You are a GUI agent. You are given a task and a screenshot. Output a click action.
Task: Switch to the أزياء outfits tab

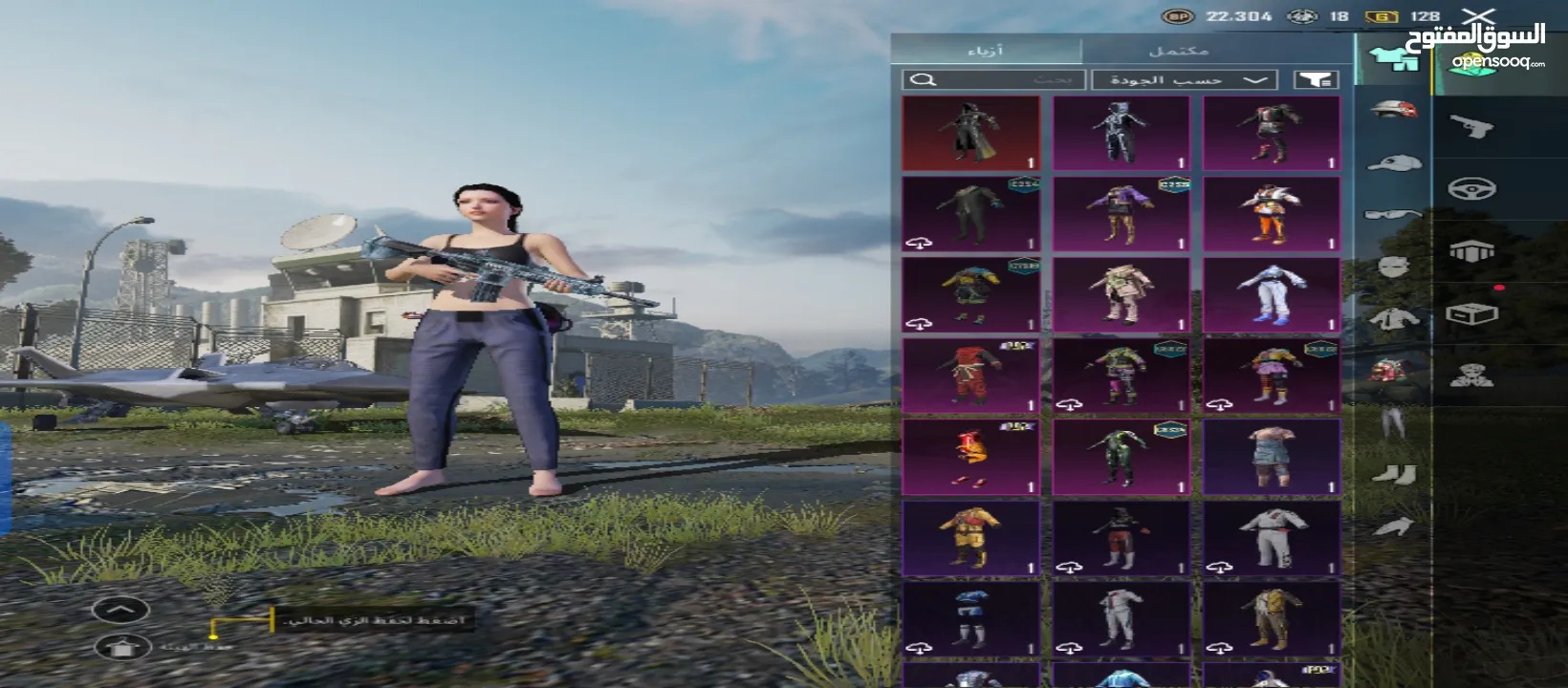[986, 51]
